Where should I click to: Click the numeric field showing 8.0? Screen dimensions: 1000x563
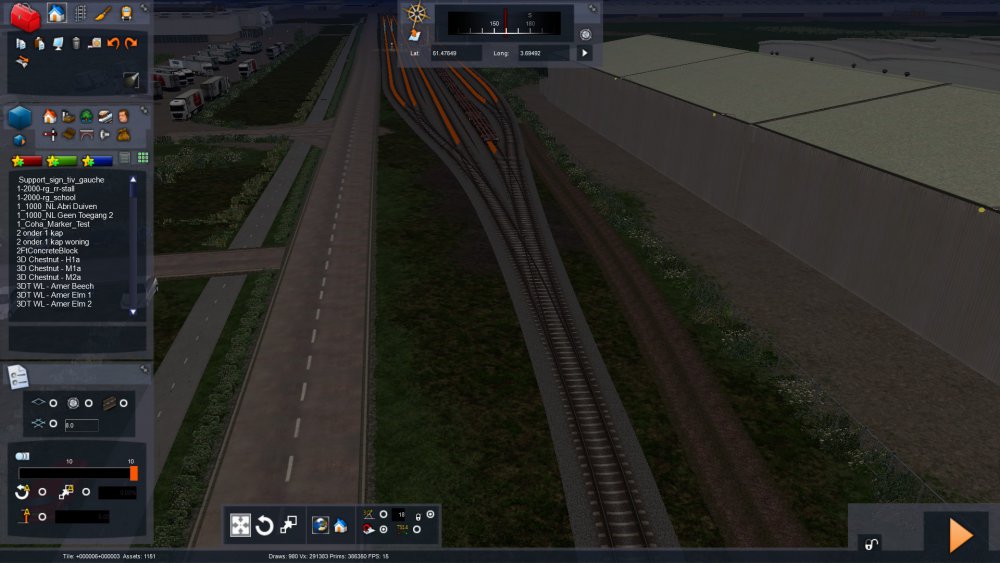pos(80,425)
